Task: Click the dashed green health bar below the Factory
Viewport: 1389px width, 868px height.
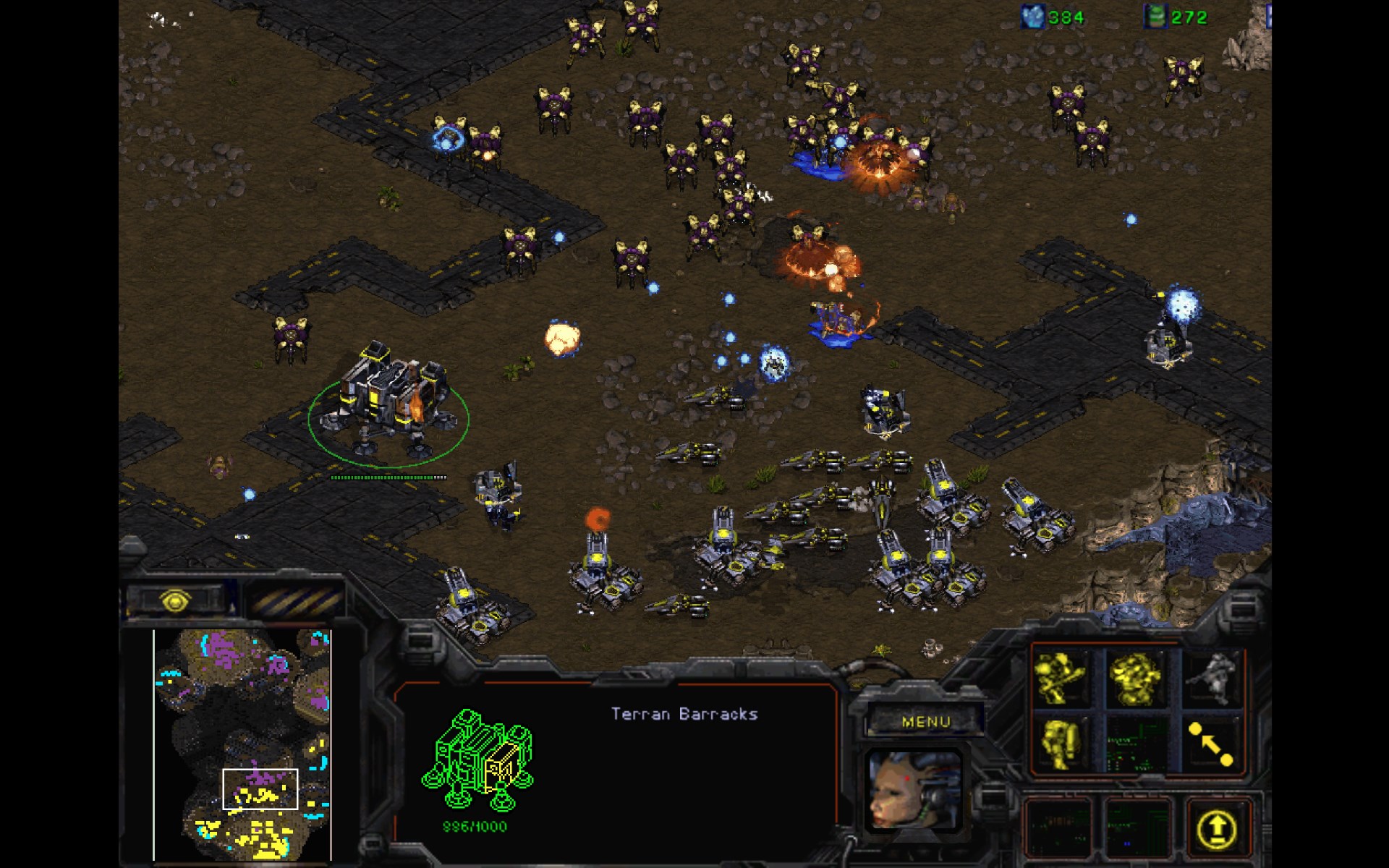Action: [x=387, y=477]
